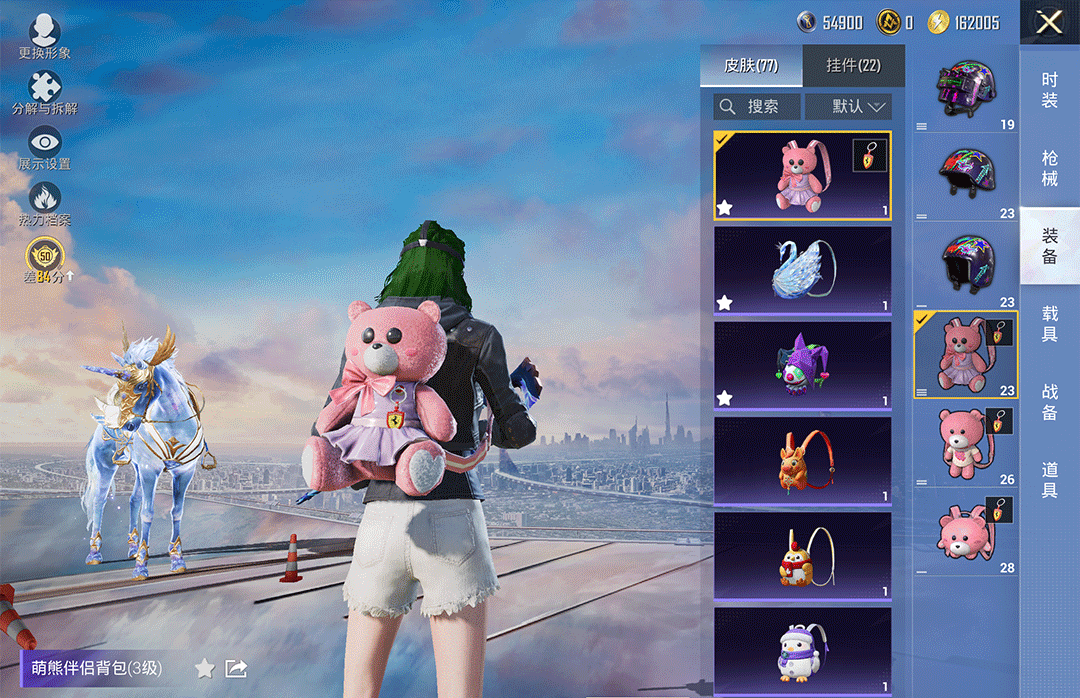Open 更换形象 to change avatar
1080x698 pixels.
click(44, 36)
